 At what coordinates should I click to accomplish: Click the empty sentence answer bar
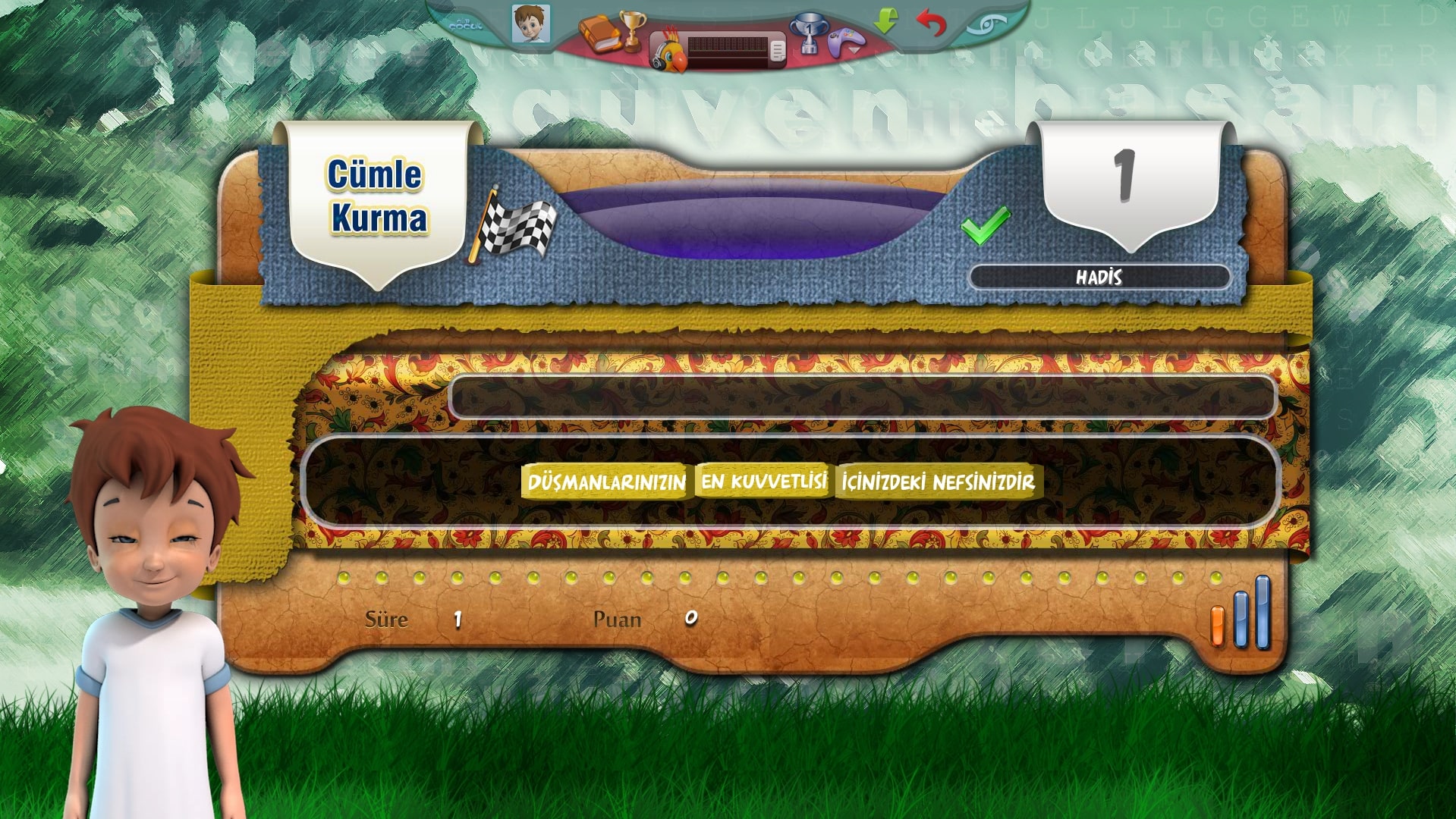[x=862, y=397]
